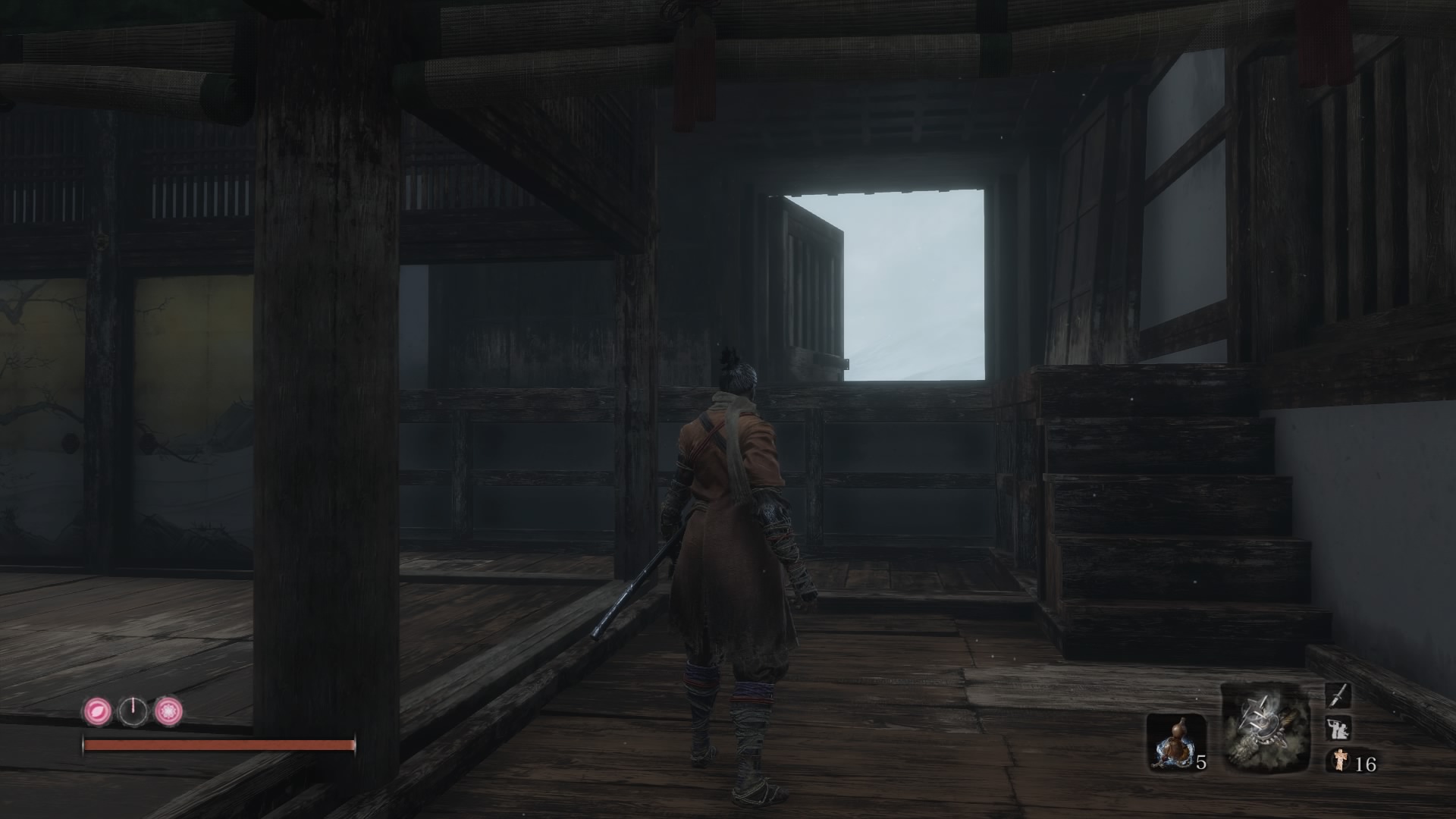Click the flower resurrection charge icon

[x=168, y=713]
